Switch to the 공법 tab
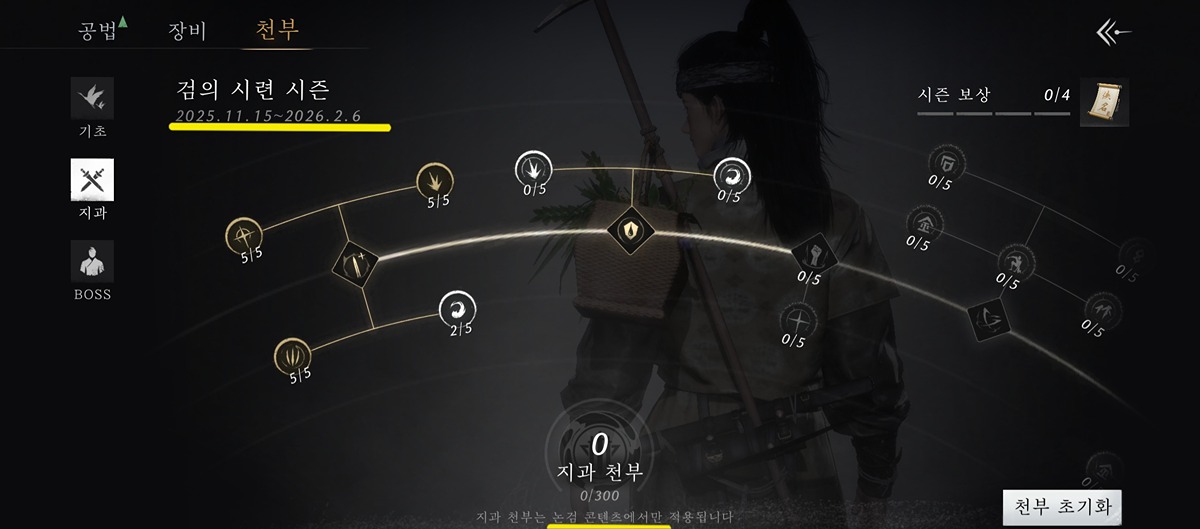Viewport: 1200px width, 529px height. click(97, 30)
